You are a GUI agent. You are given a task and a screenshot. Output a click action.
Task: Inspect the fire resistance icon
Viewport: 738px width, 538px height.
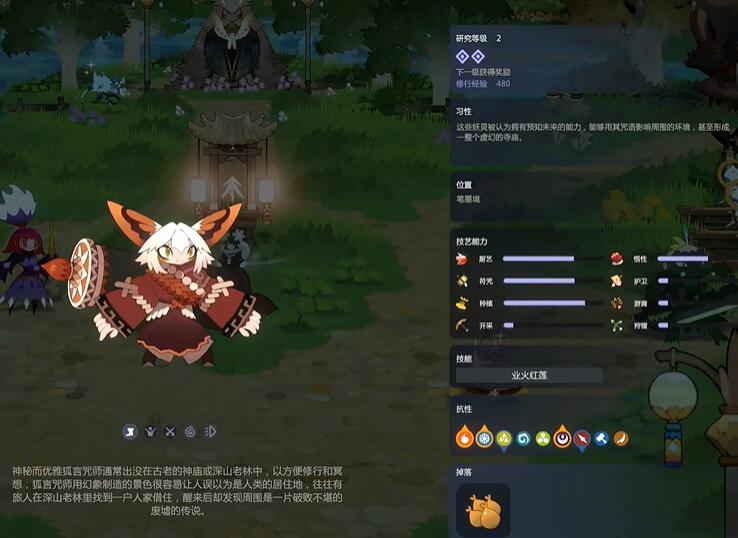[x=464, y=438]
